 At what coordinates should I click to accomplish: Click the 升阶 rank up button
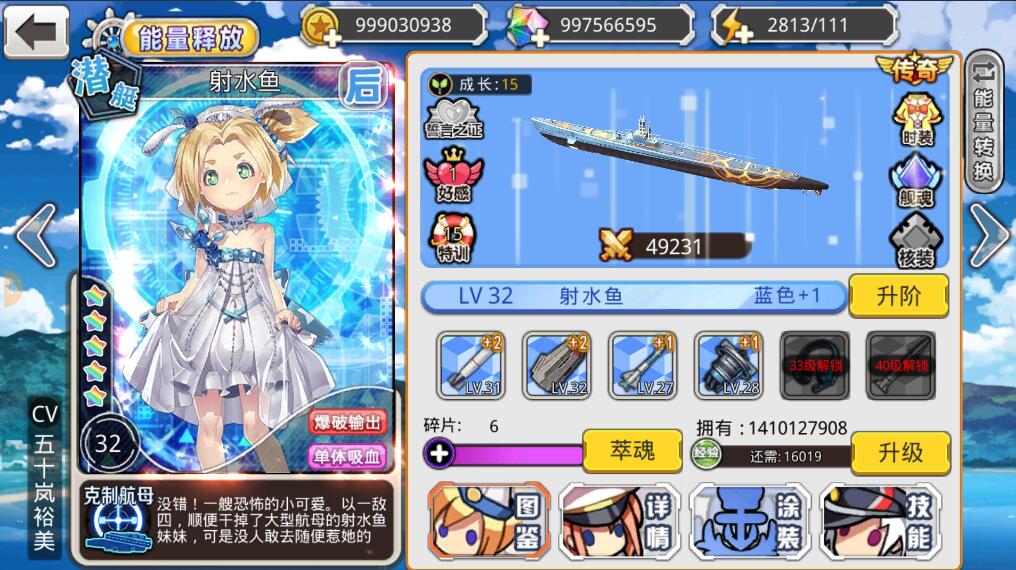pyautogui.click(x=898, y=296)
